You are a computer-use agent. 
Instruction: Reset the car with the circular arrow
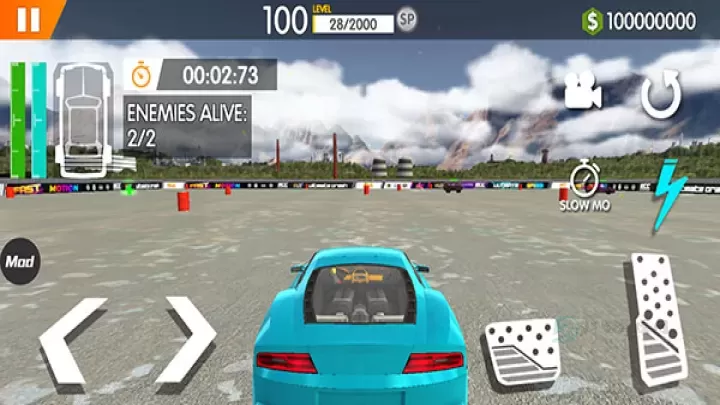coord(661,95)
